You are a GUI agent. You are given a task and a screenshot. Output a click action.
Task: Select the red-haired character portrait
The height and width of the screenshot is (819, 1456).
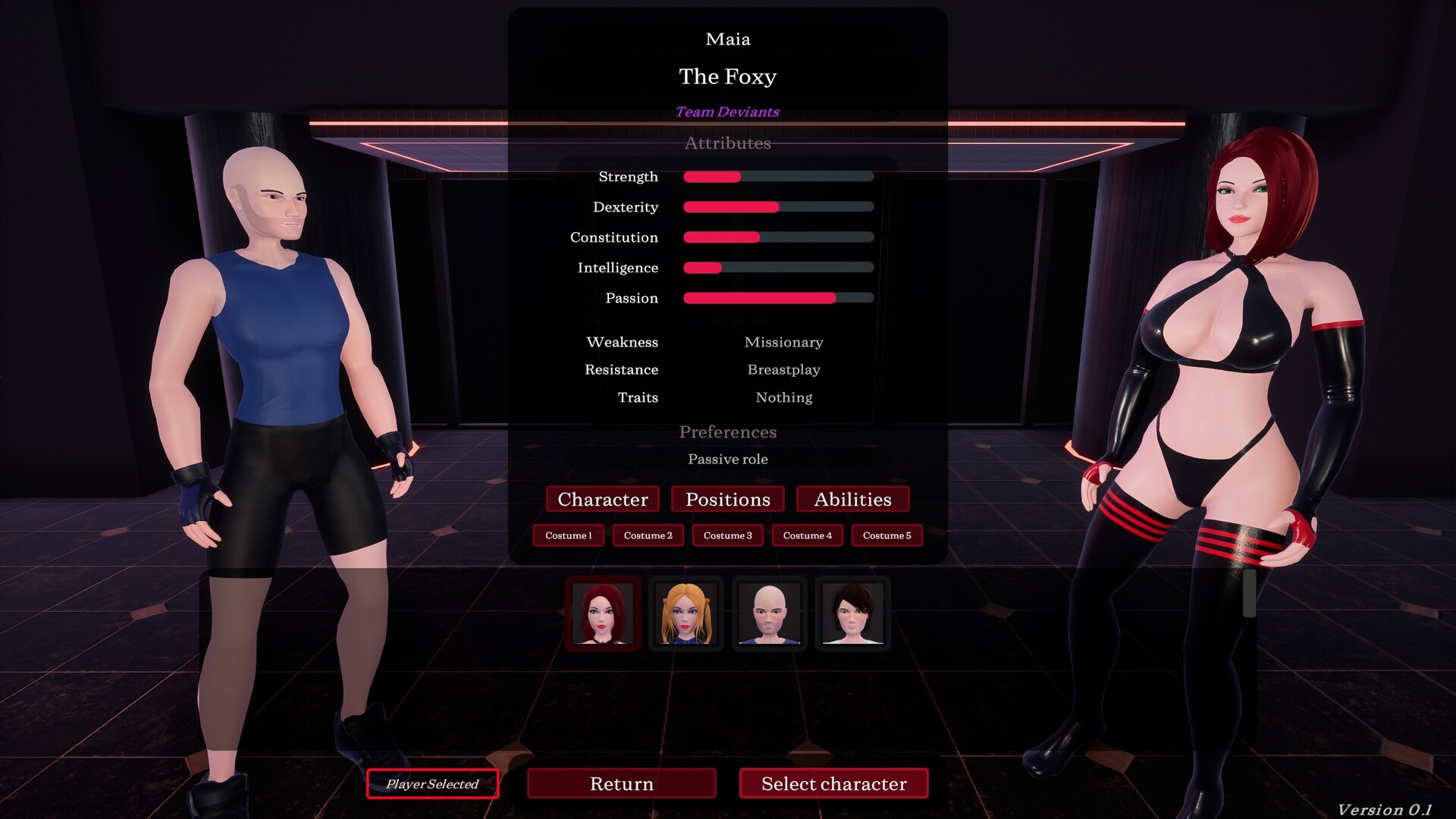pyautogui.click(x=602, y=613)
